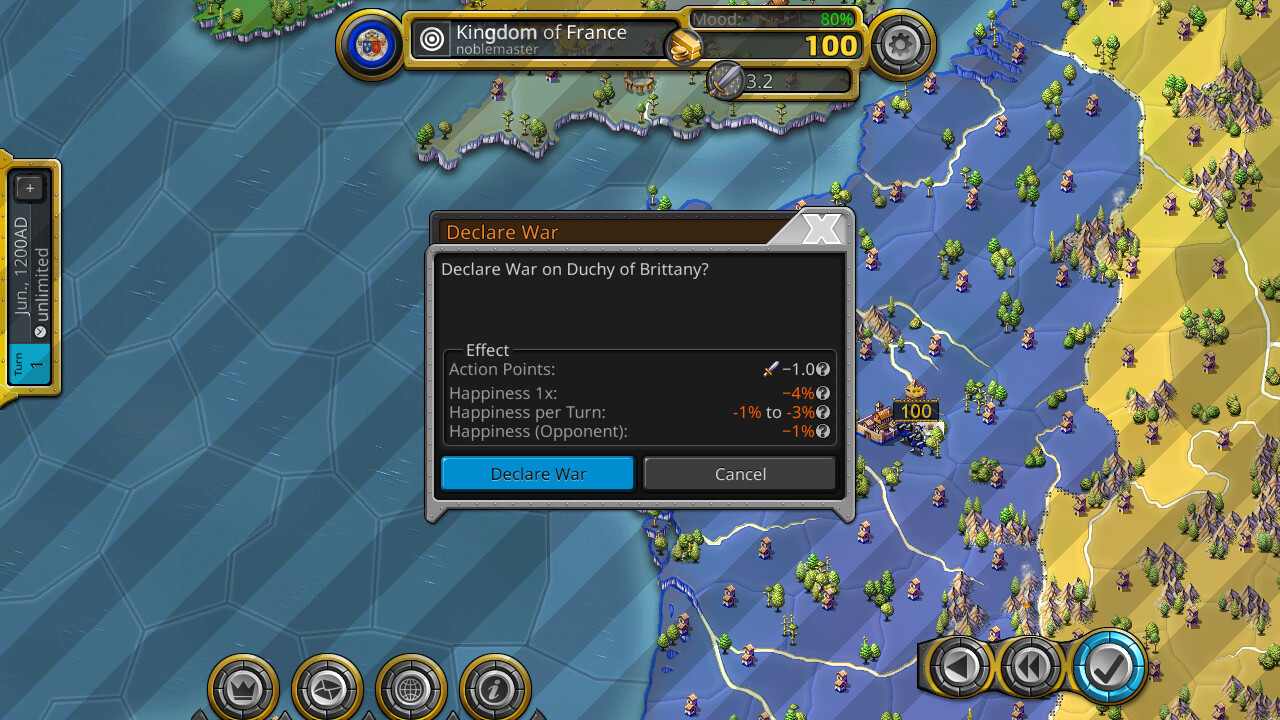Cancel the war declaration dialog
Image resolution: width=1280 pixels, height=720 pixels.
739,473
